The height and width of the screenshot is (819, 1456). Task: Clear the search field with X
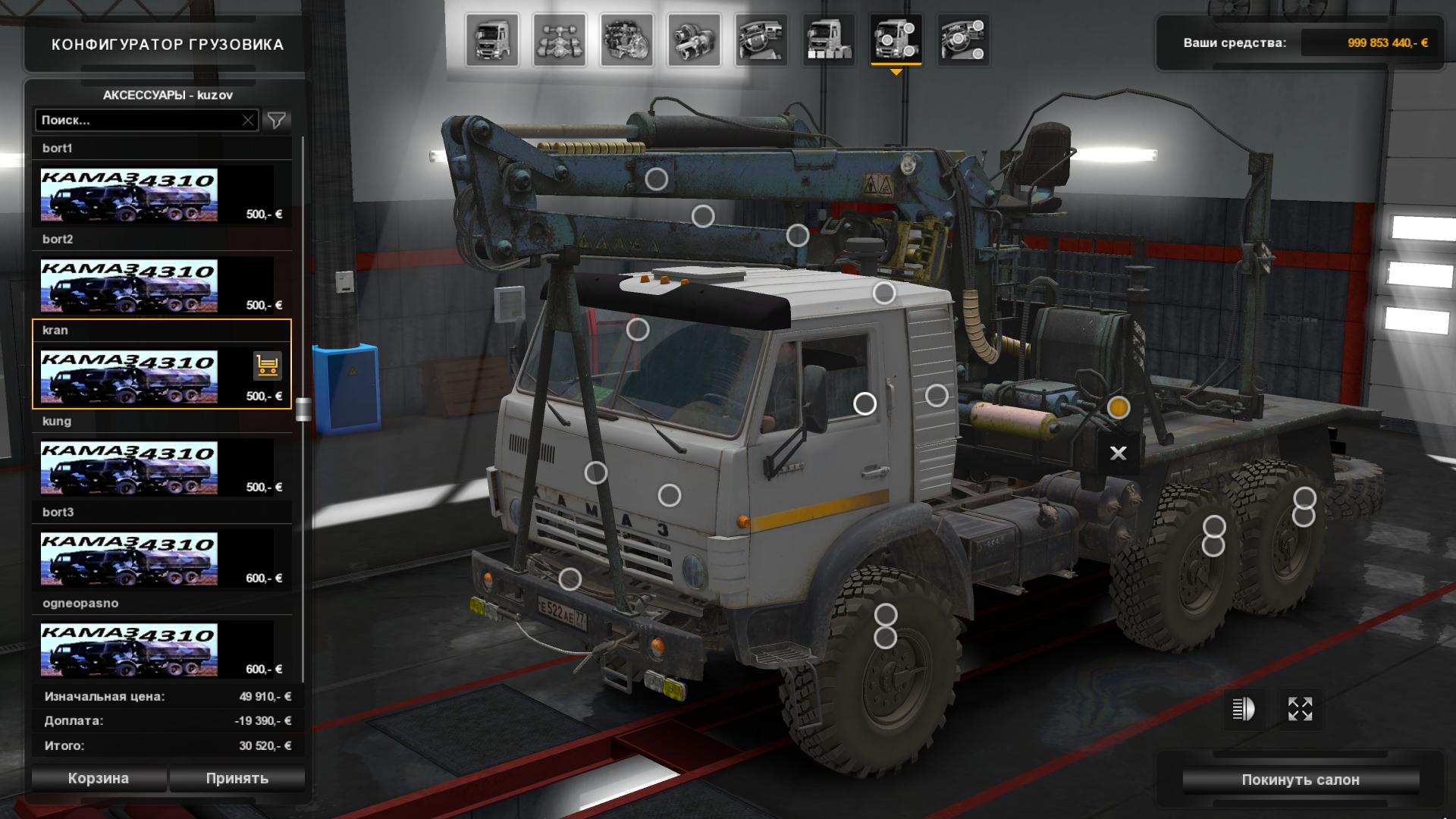click(x=248, y=120)
